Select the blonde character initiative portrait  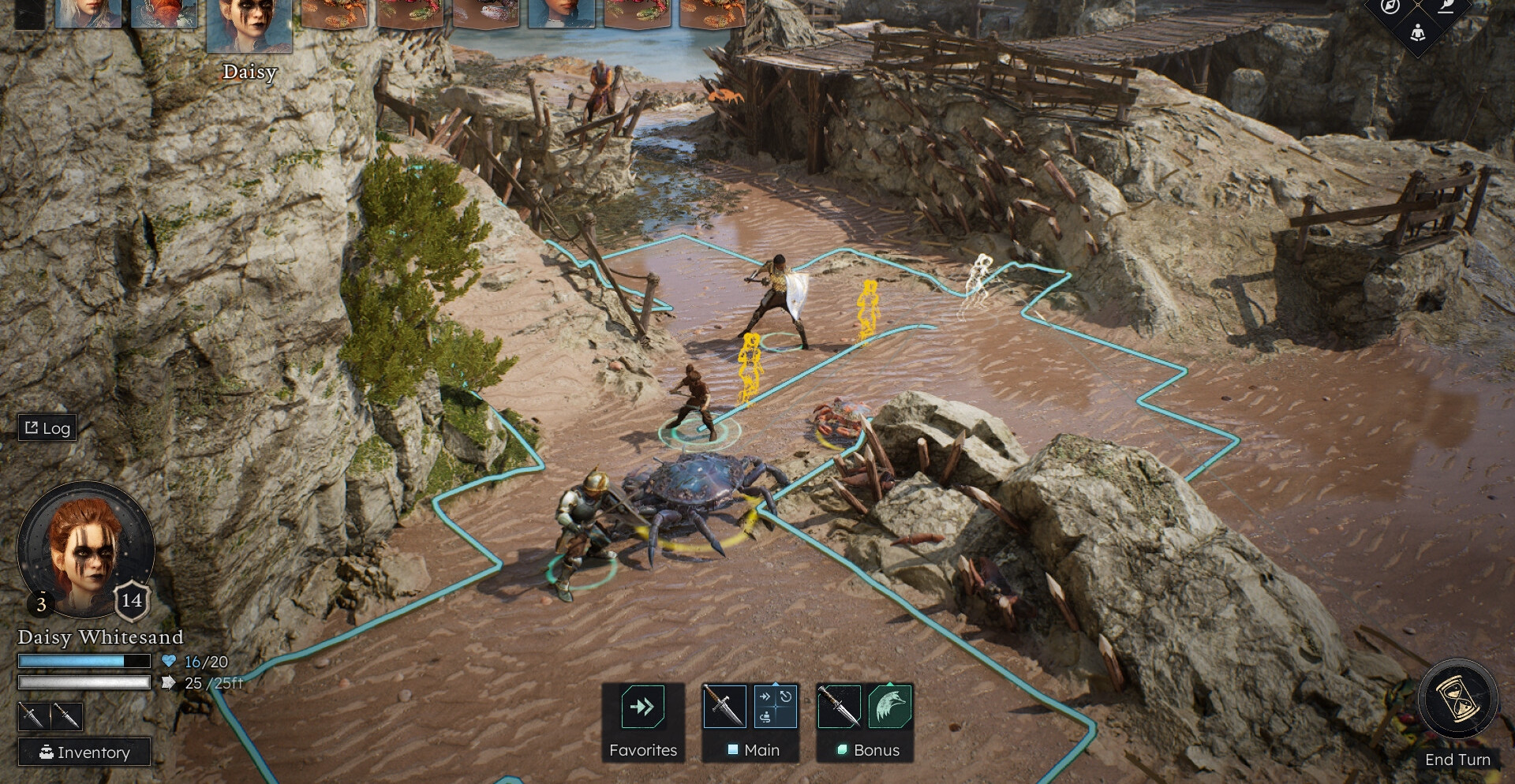(x=88, y=13)
